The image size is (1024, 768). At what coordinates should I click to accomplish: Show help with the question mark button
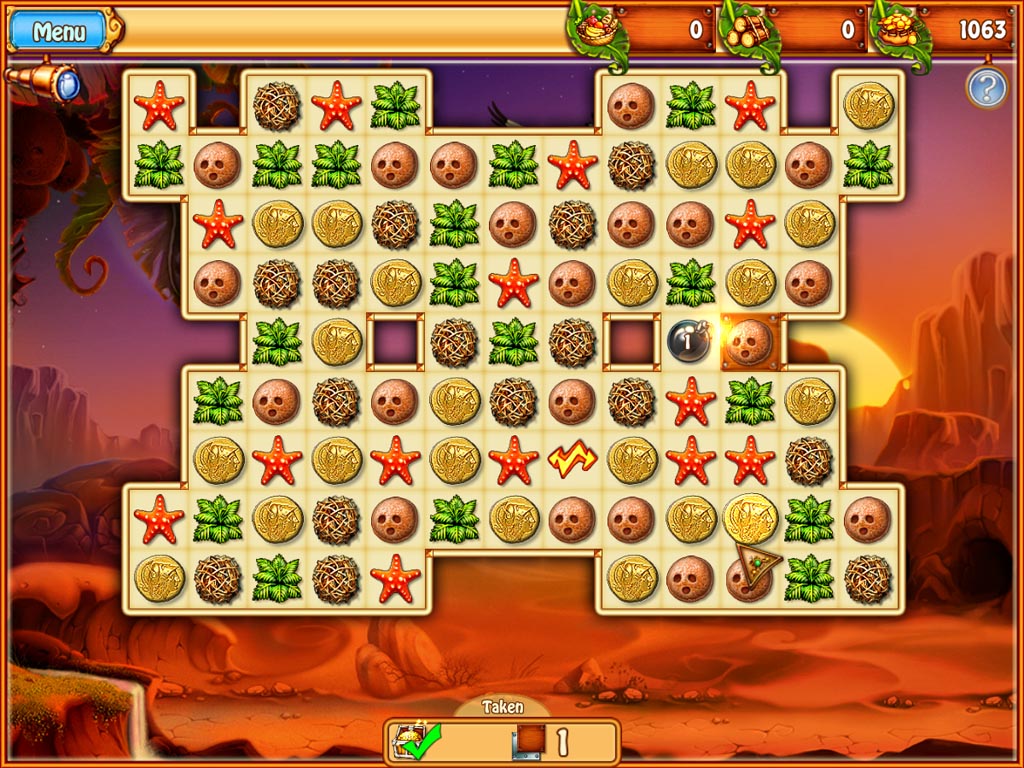[985, 90]
